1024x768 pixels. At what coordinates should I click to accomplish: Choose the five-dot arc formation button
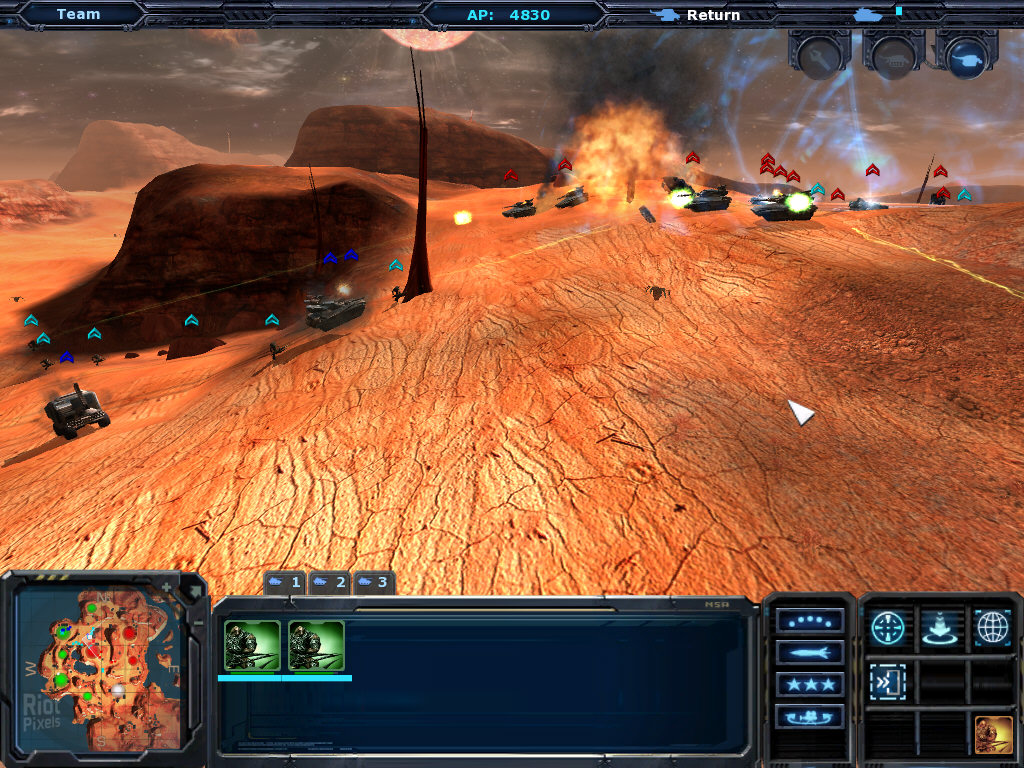coord(809,621)
